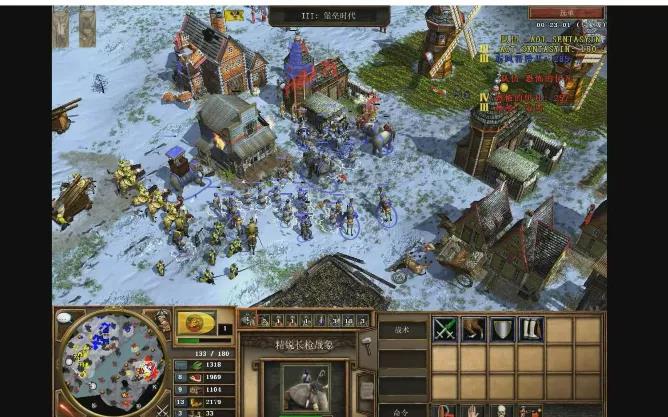This screenshot has width=668, height=417.
Task: Open the home city flag button
Action: [x=196, y=323]
